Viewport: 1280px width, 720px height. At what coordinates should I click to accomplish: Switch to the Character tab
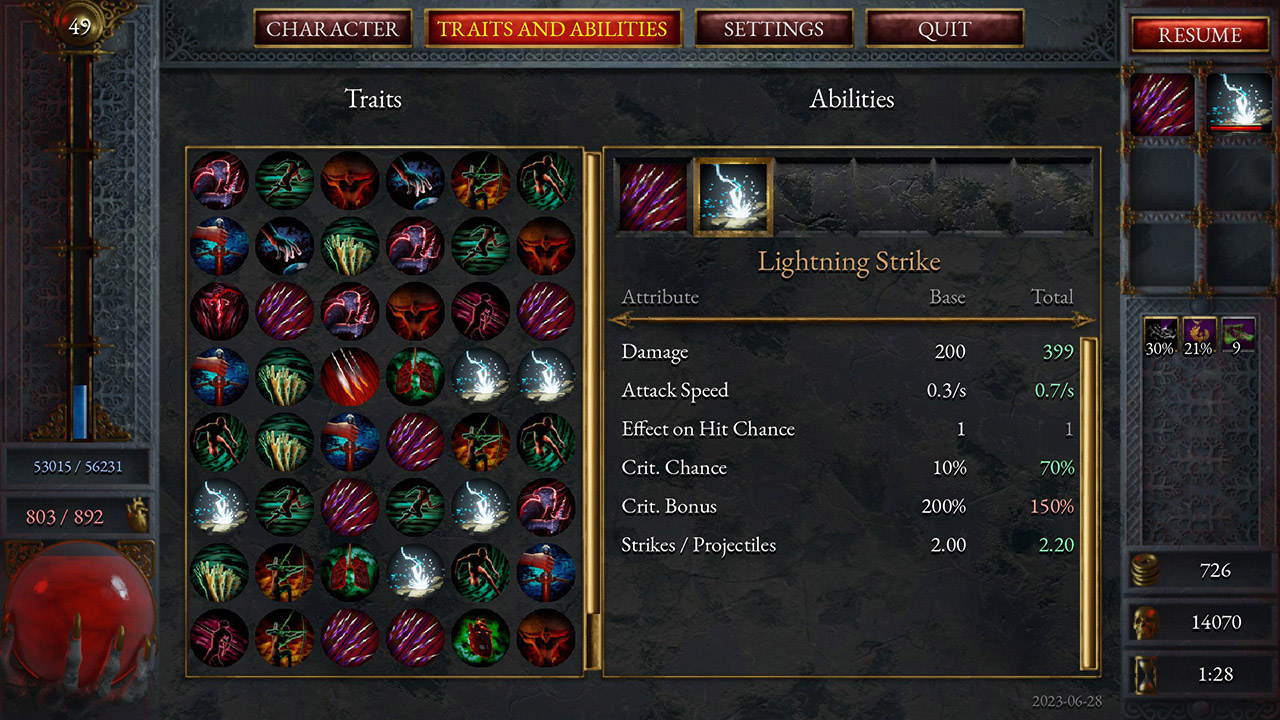coord(333,29)
